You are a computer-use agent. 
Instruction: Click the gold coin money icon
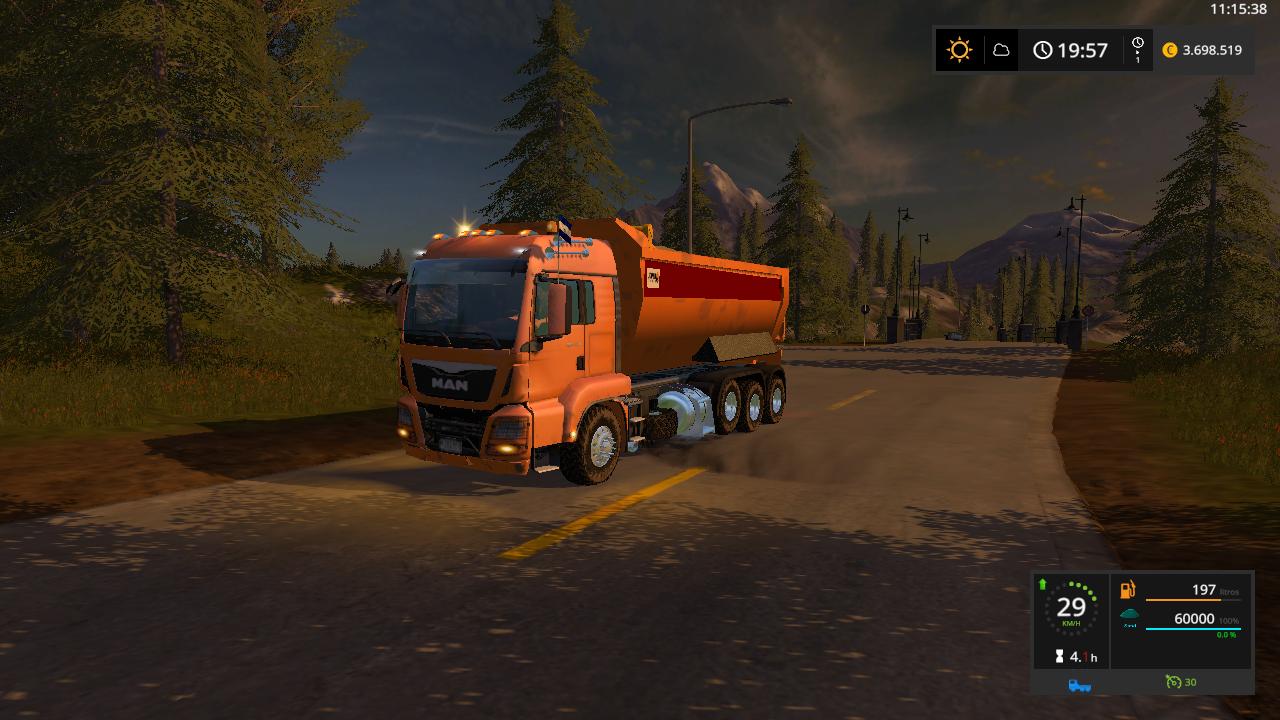pyautogui.click(x=1170, y=50)
